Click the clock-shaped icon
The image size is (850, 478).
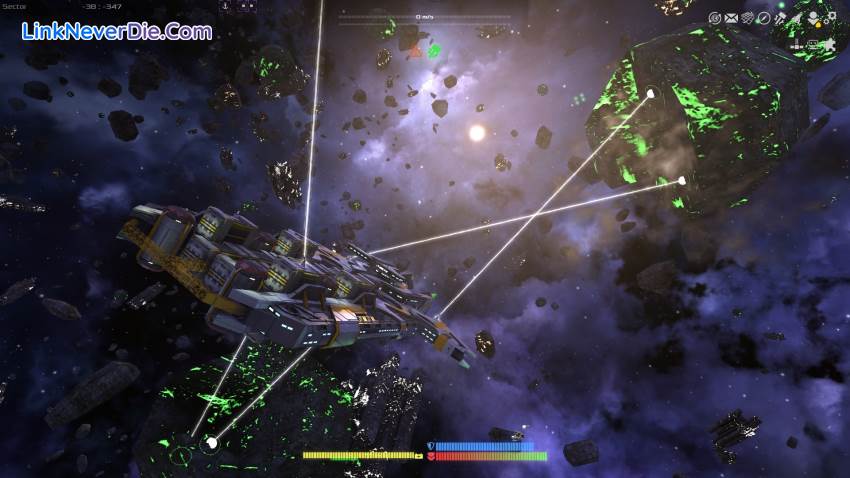(715, 18)
